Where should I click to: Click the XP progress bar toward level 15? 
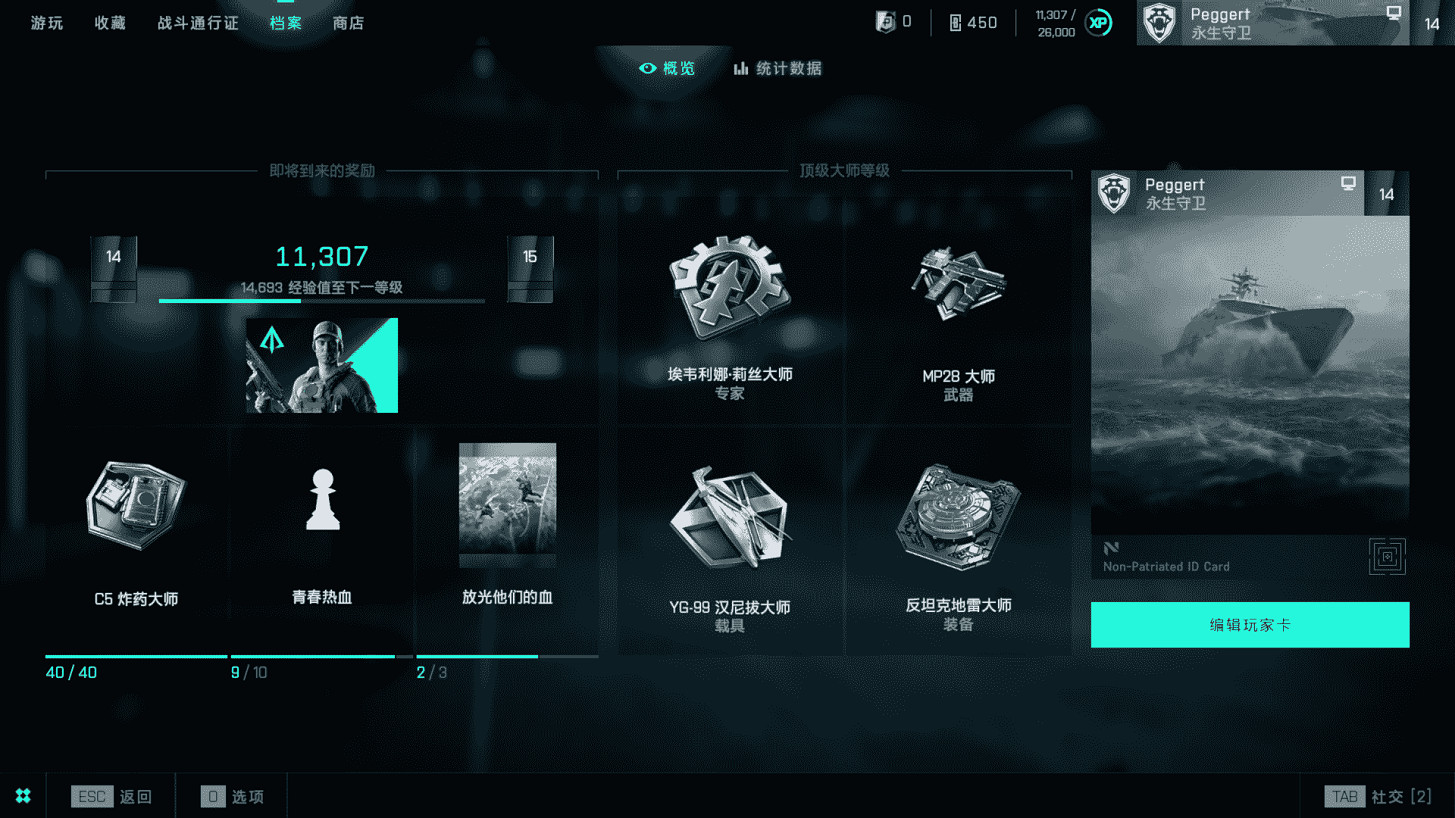321,300
